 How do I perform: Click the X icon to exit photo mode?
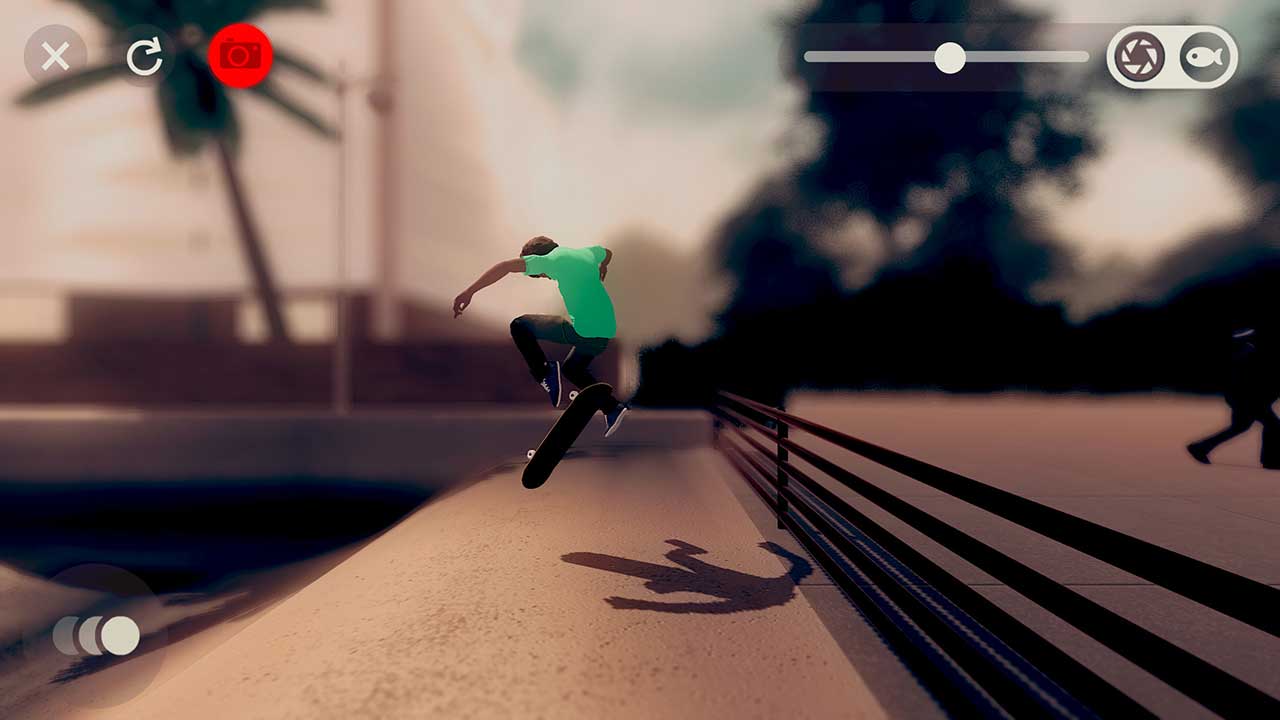56,55
